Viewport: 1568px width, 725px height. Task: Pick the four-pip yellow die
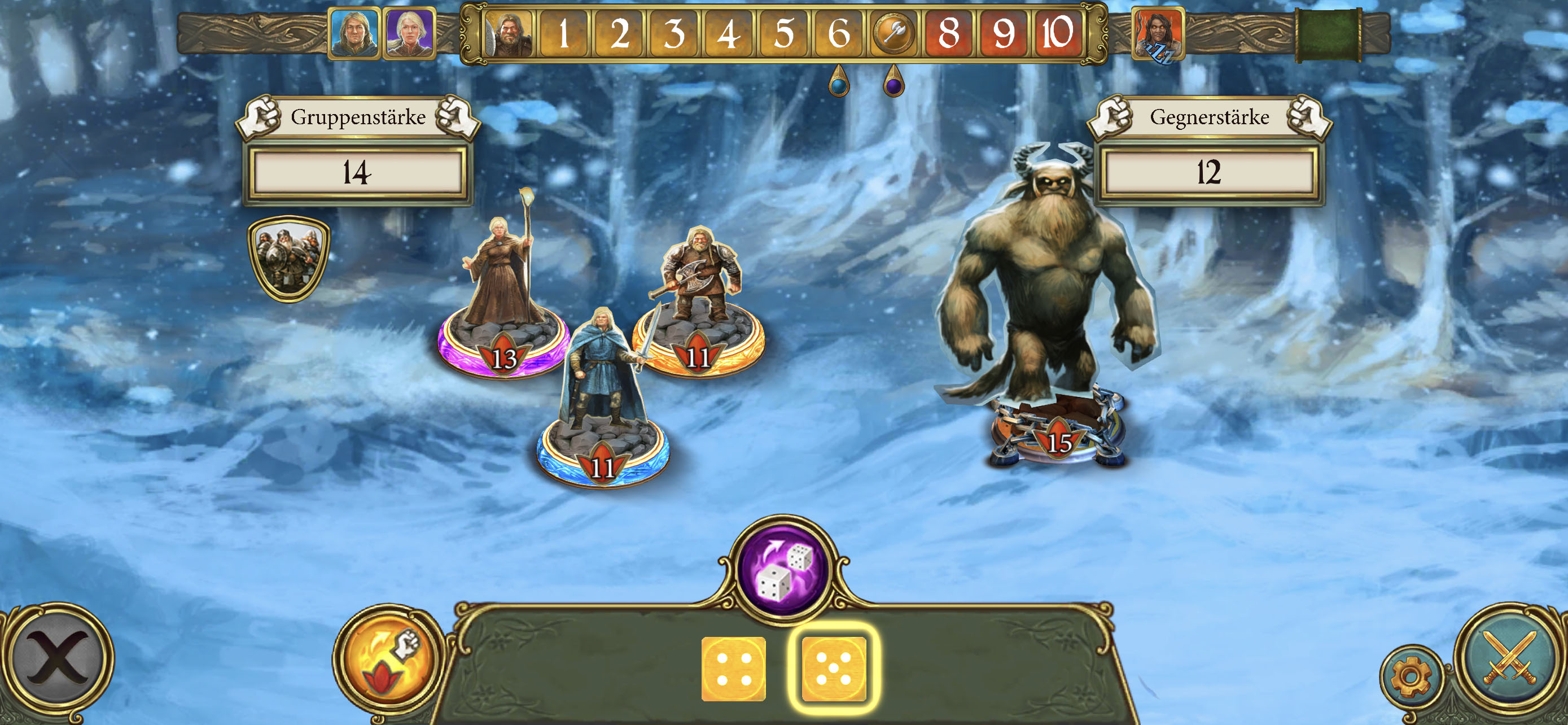coord(733,669)
